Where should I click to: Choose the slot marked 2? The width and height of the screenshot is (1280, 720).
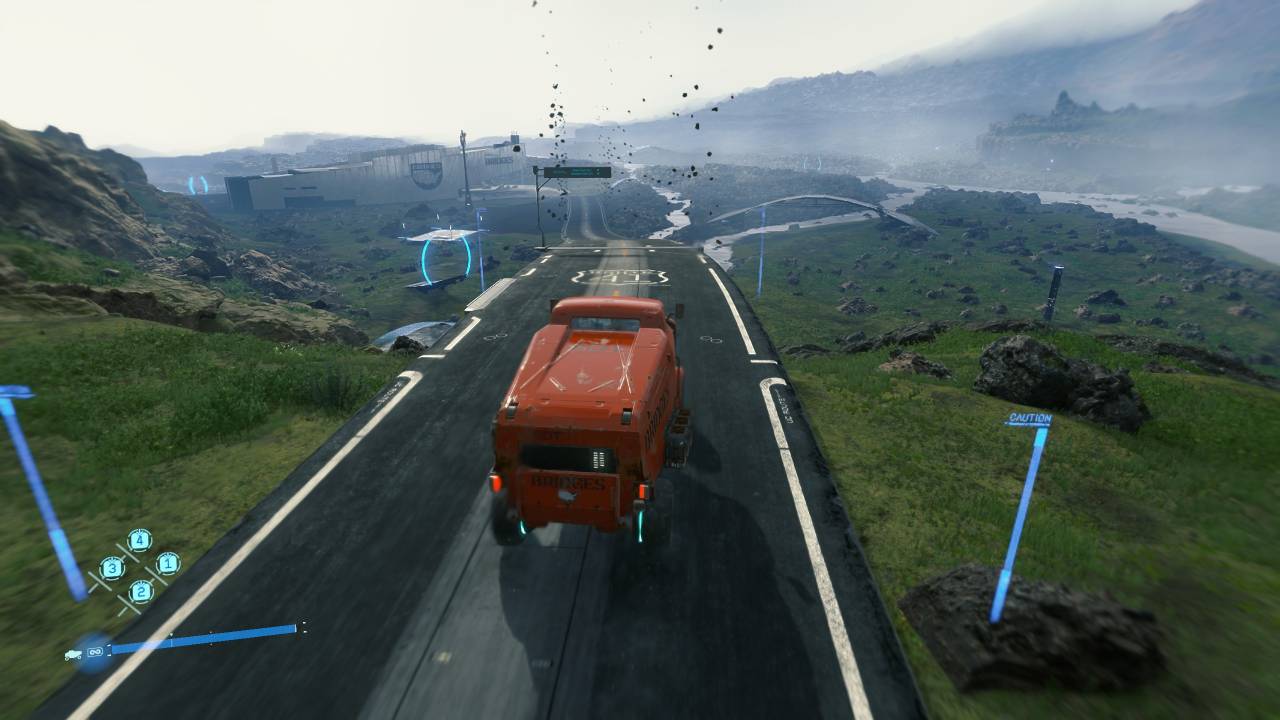[140, 591]
